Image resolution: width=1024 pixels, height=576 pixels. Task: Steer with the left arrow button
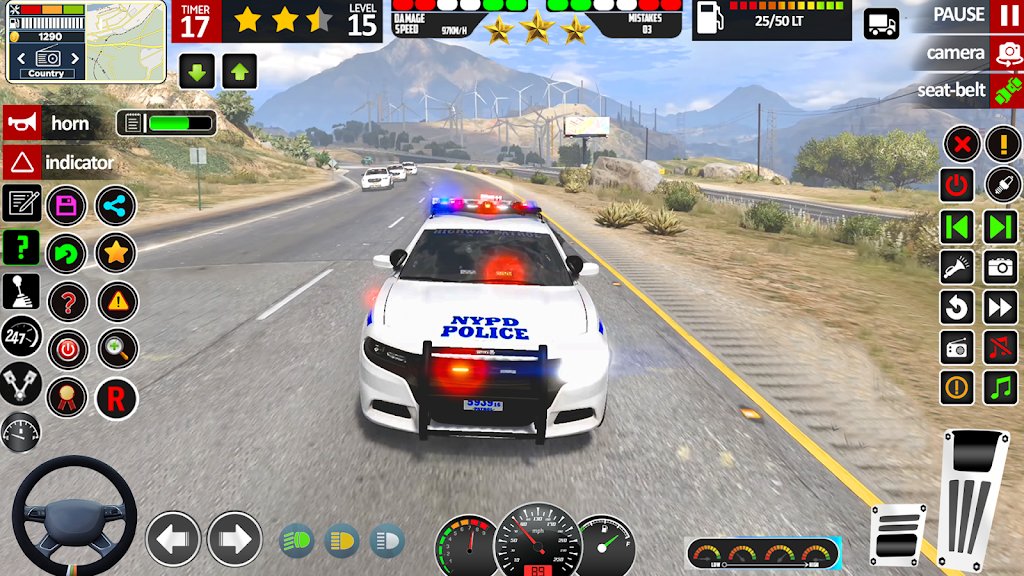(x=173, y=539)
